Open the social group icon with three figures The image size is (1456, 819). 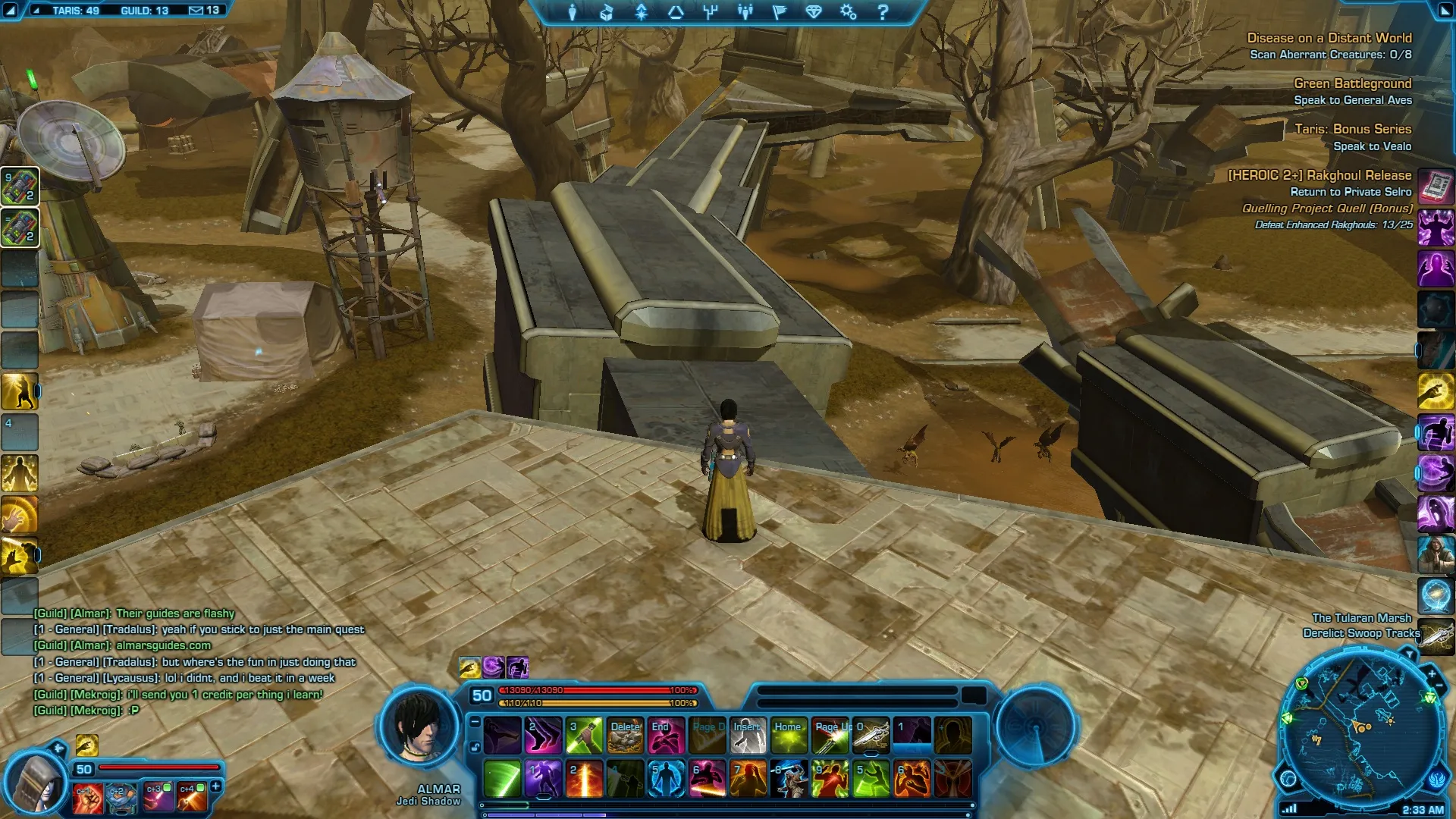tap(745, 12)
